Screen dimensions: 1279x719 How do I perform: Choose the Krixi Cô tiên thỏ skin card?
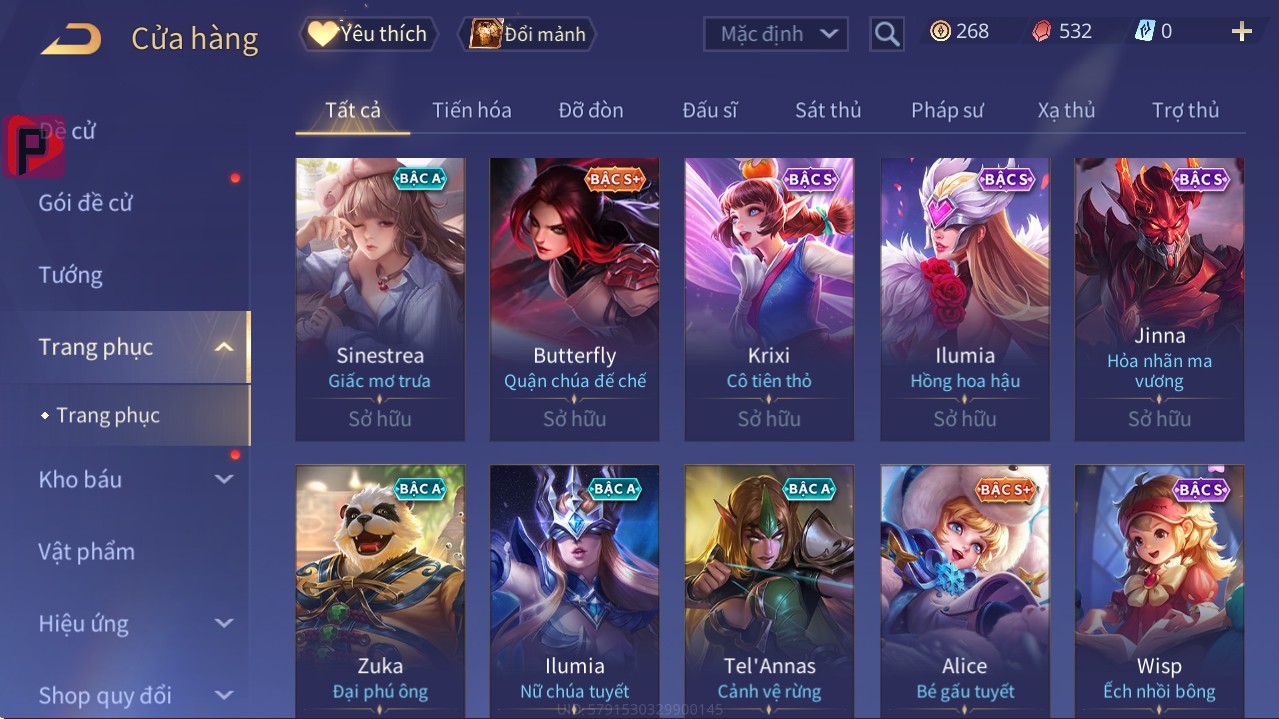pos(769,298)
